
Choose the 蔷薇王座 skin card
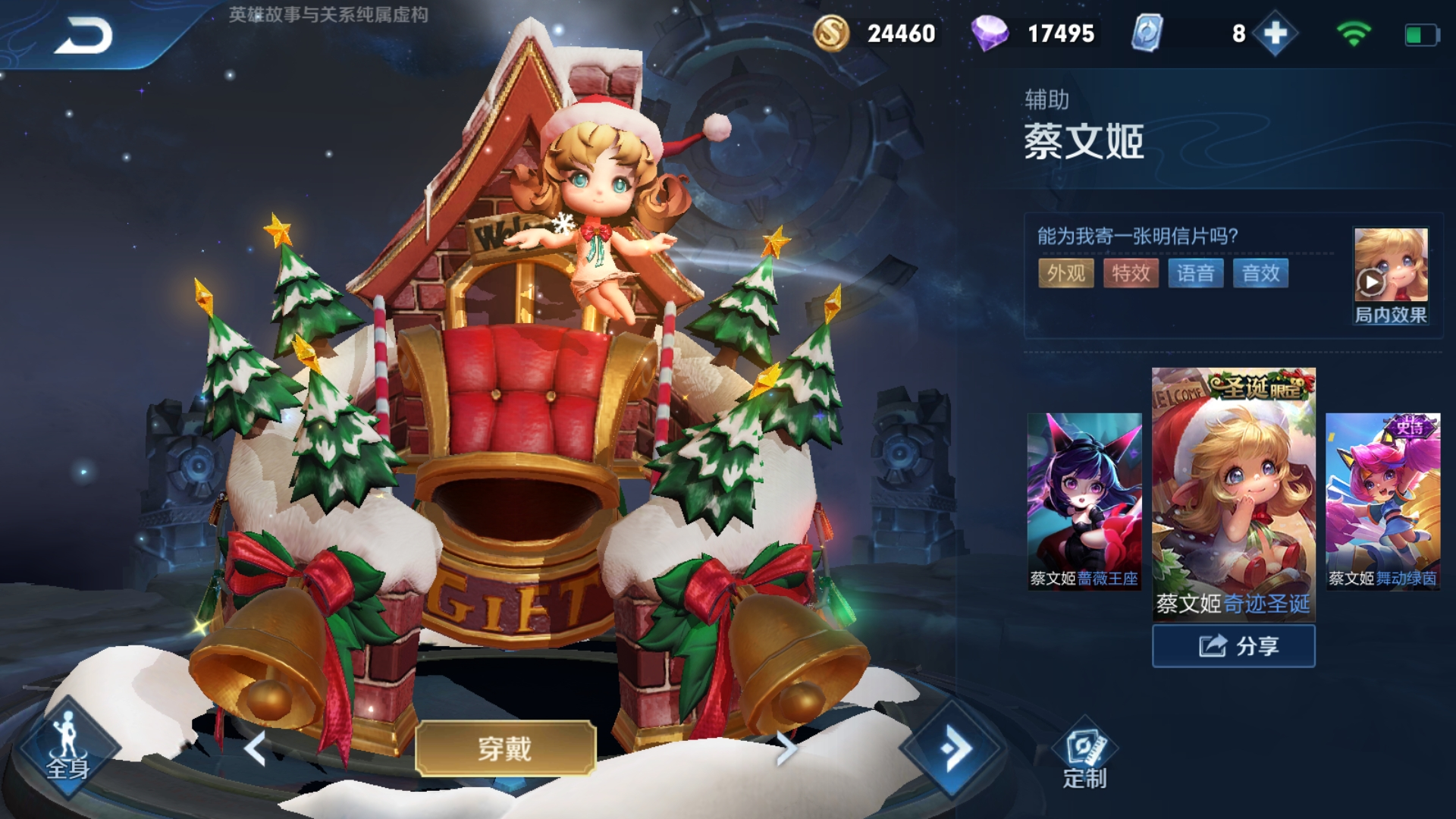[x=1084, y=500]
